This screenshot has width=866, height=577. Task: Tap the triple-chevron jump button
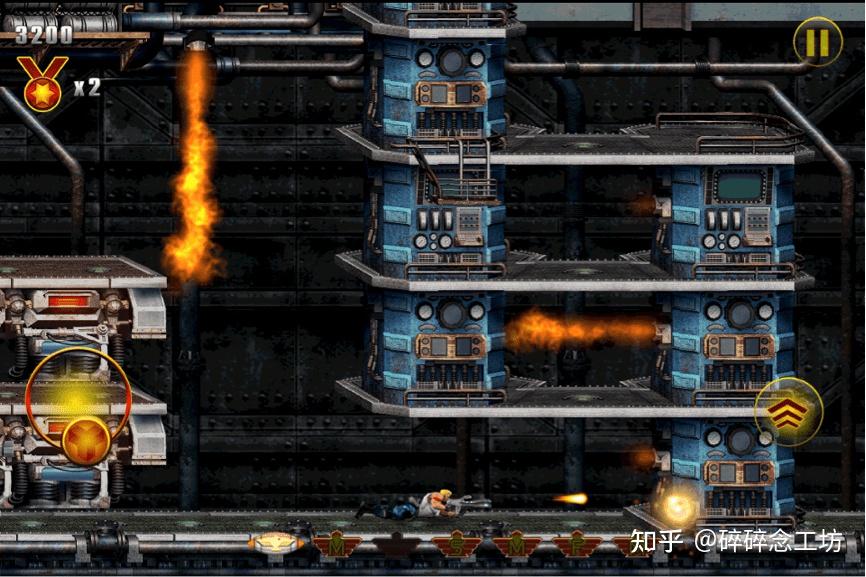788,411
